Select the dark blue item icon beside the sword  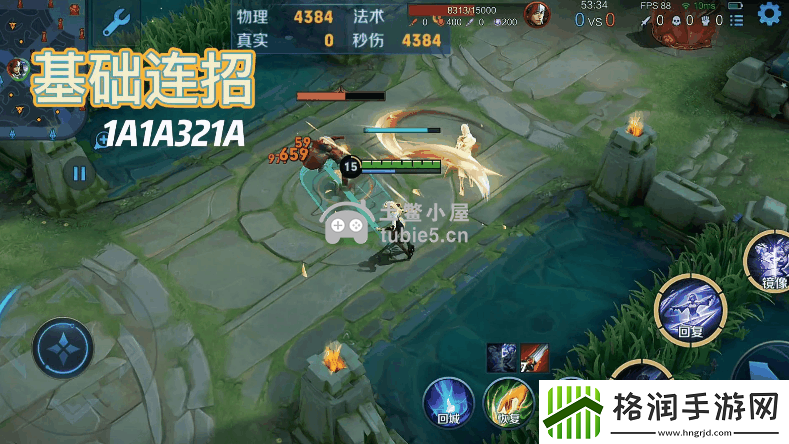[502, 357]
